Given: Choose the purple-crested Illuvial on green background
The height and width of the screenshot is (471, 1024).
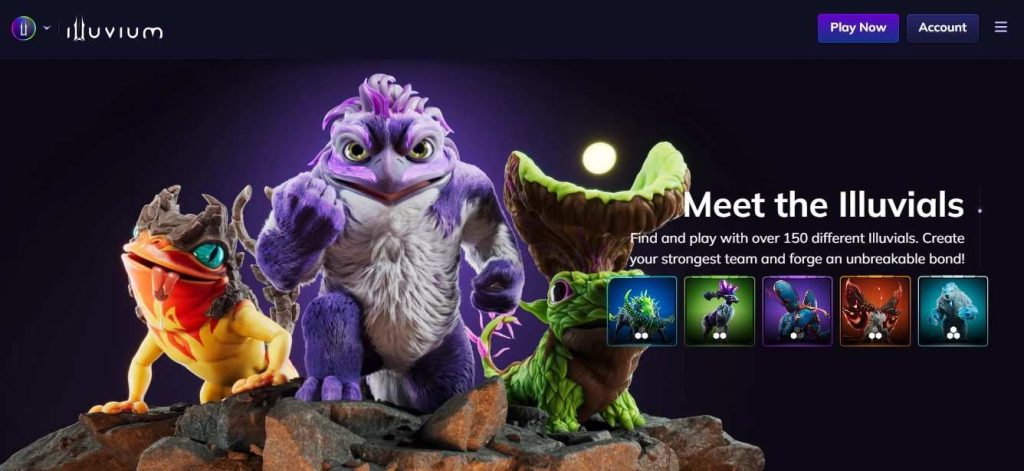Looking at the screenshot, I should pyautogui.click(x=720, y=311).
